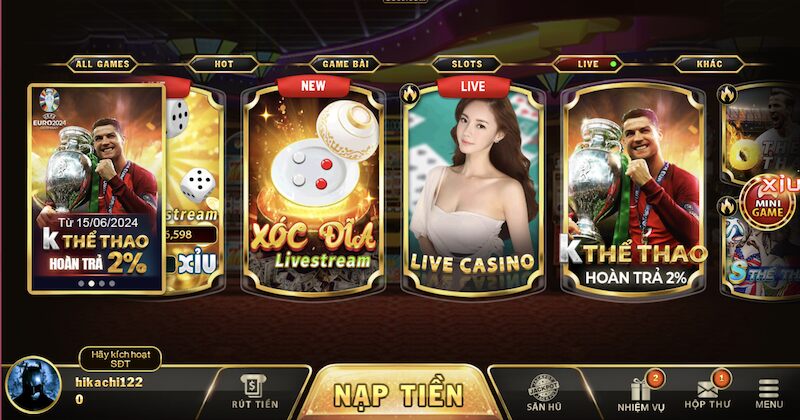
Task: Open the KHÁC category tab
Action: (x=713, y=64)
